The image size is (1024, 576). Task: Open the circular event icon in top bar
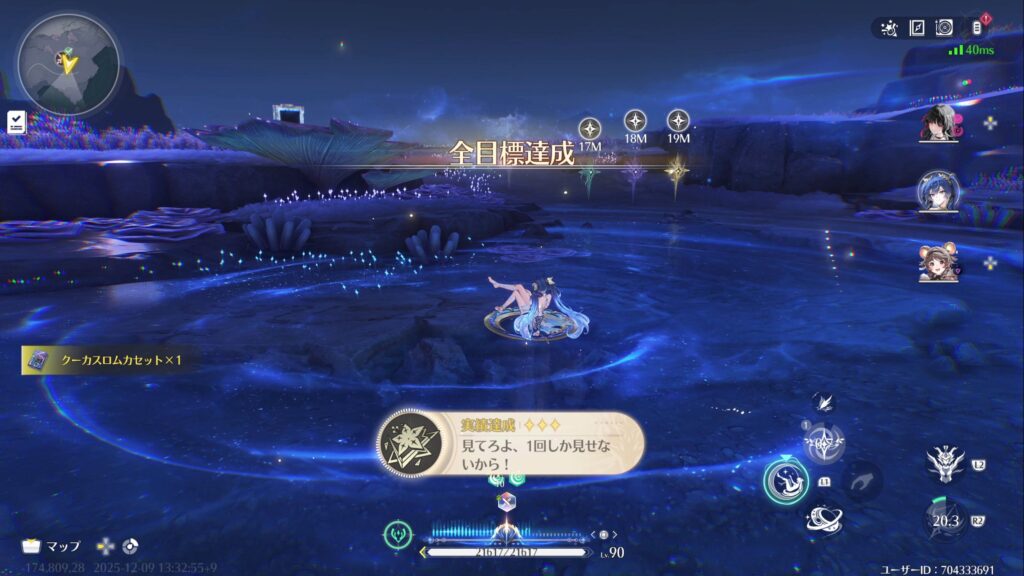click(x=943, y=28)
